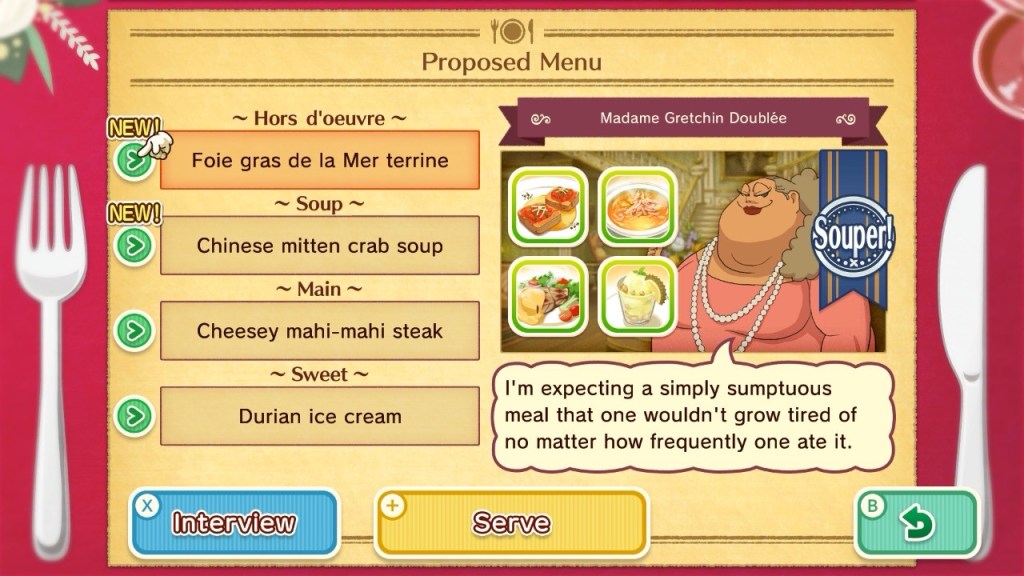The height and width of the screenshot is (576, 1024).
Task: View the mahi-mahi steak dish thumbnail
Action: pyautogui.click(x=548, y=296)
